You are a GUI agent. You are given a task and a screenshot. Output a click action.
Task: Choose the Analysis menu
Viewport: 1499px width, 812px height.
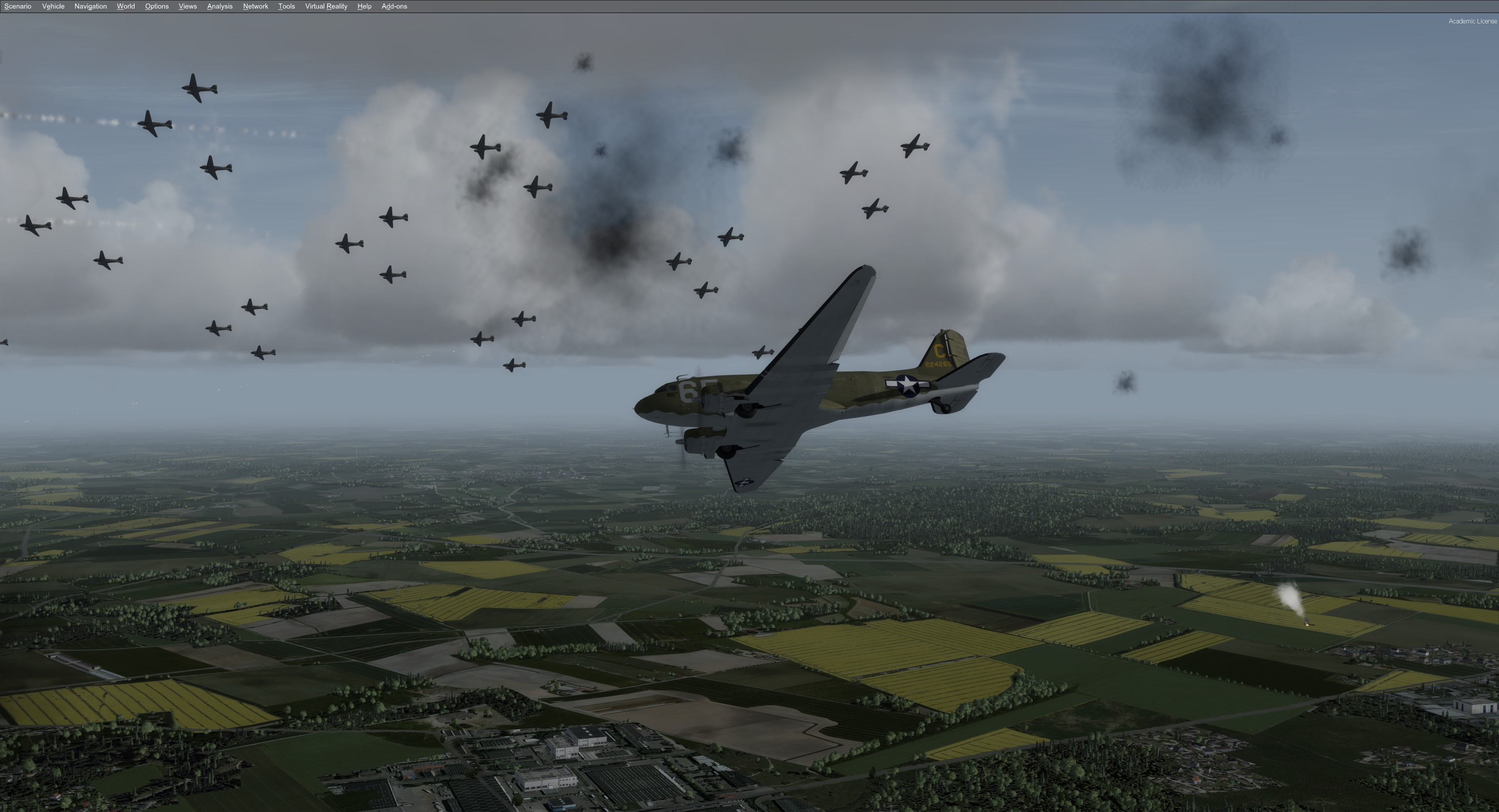point(219,6)
